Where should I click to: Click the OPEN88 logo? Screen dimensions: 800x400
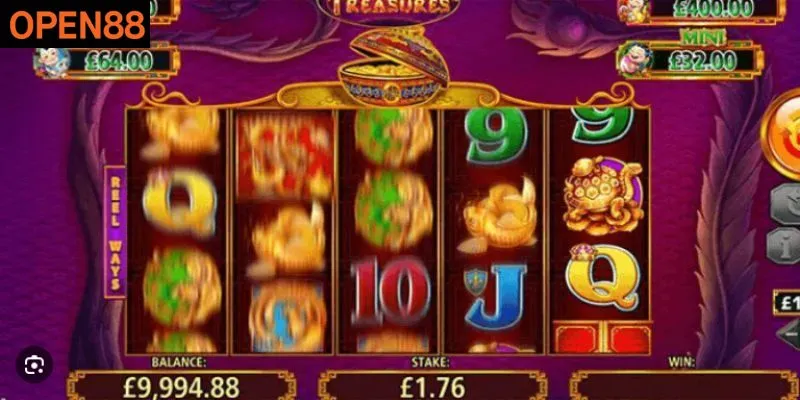click(x=74, y=23)
